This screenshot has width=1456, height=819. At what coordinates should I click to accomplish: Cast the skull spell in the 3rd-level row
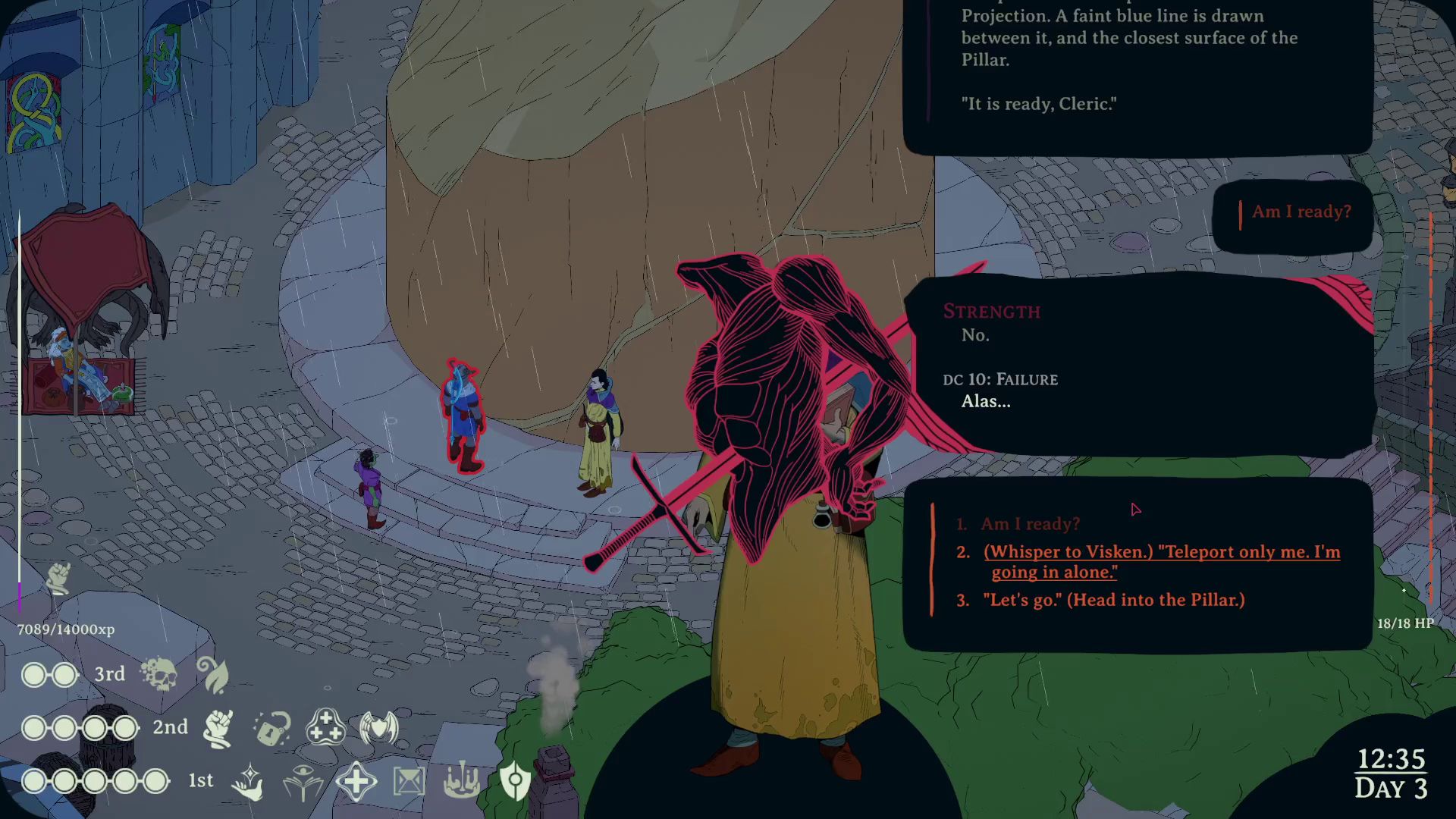click(x=159, y=674)
